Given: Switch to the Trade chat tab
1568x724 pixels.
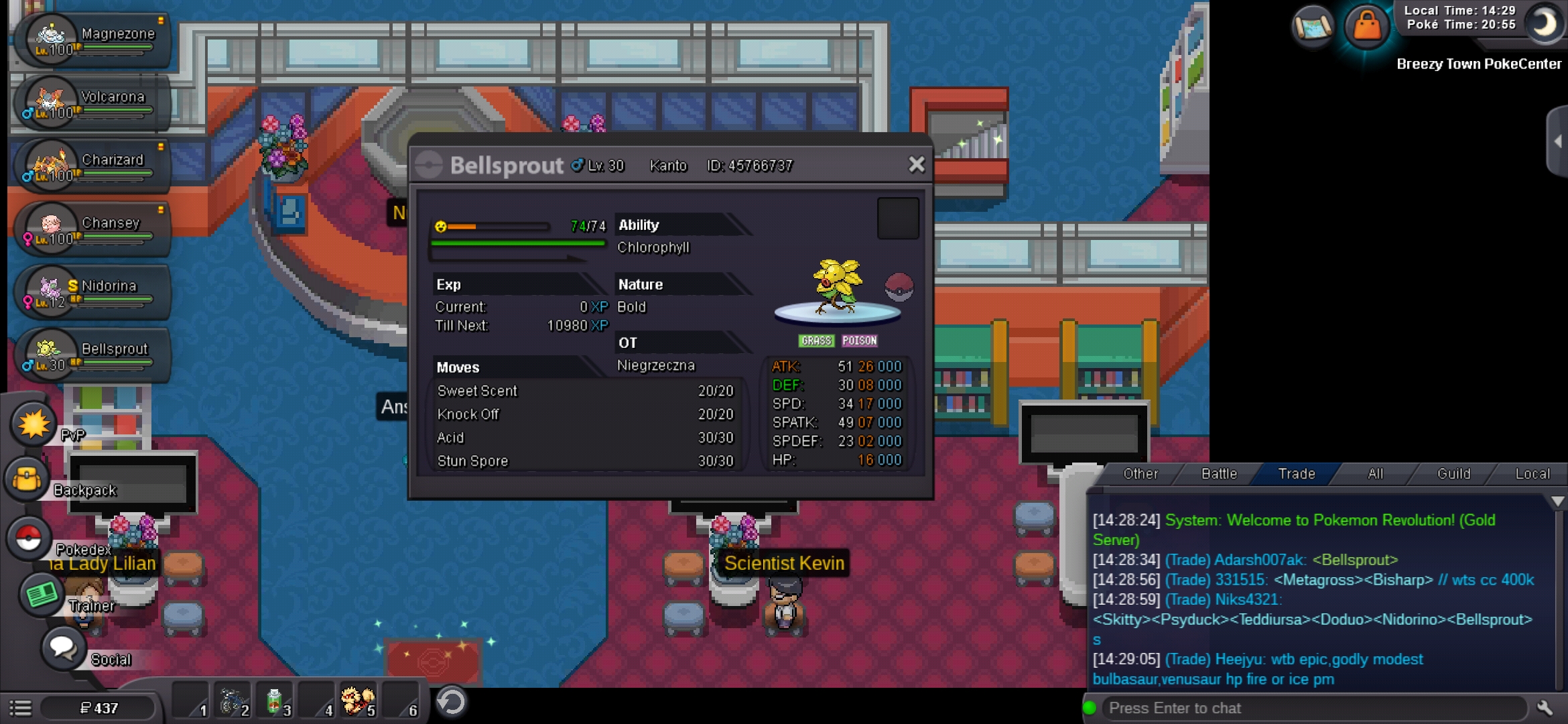Looking at the screenshot, I should pos(1295,474).
